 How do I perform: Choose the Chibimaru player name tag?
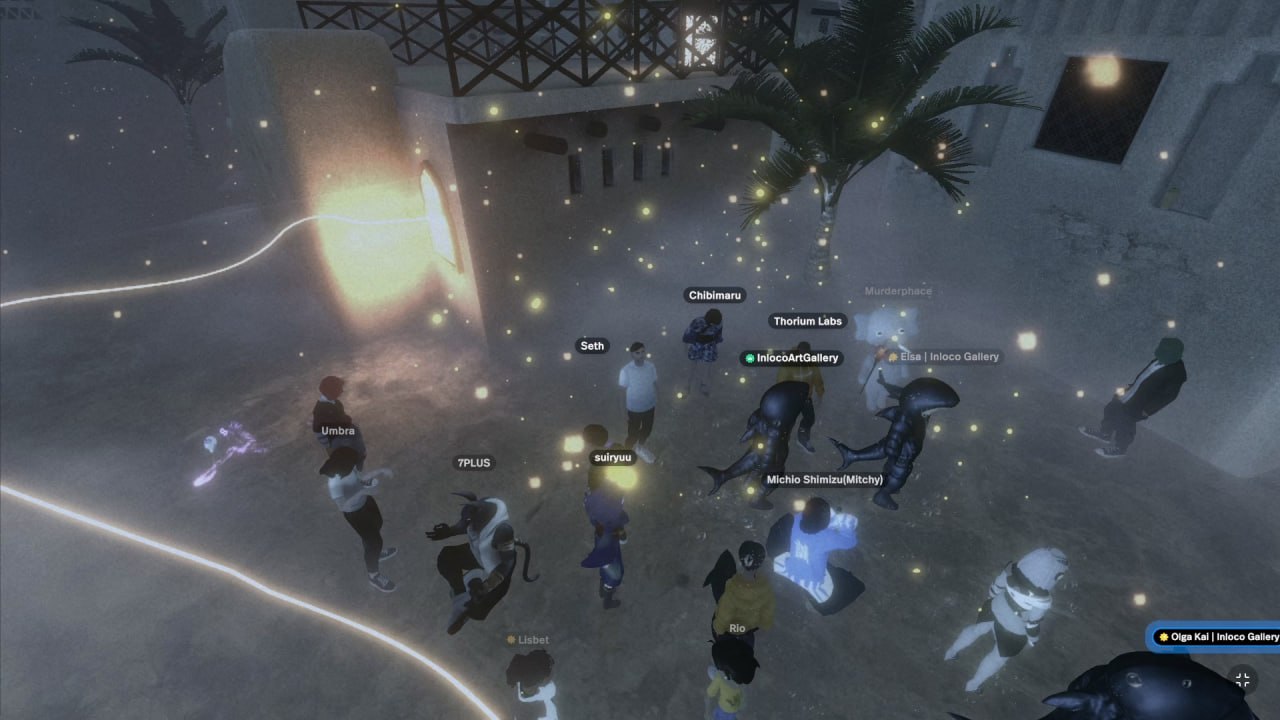click(716, 295)
